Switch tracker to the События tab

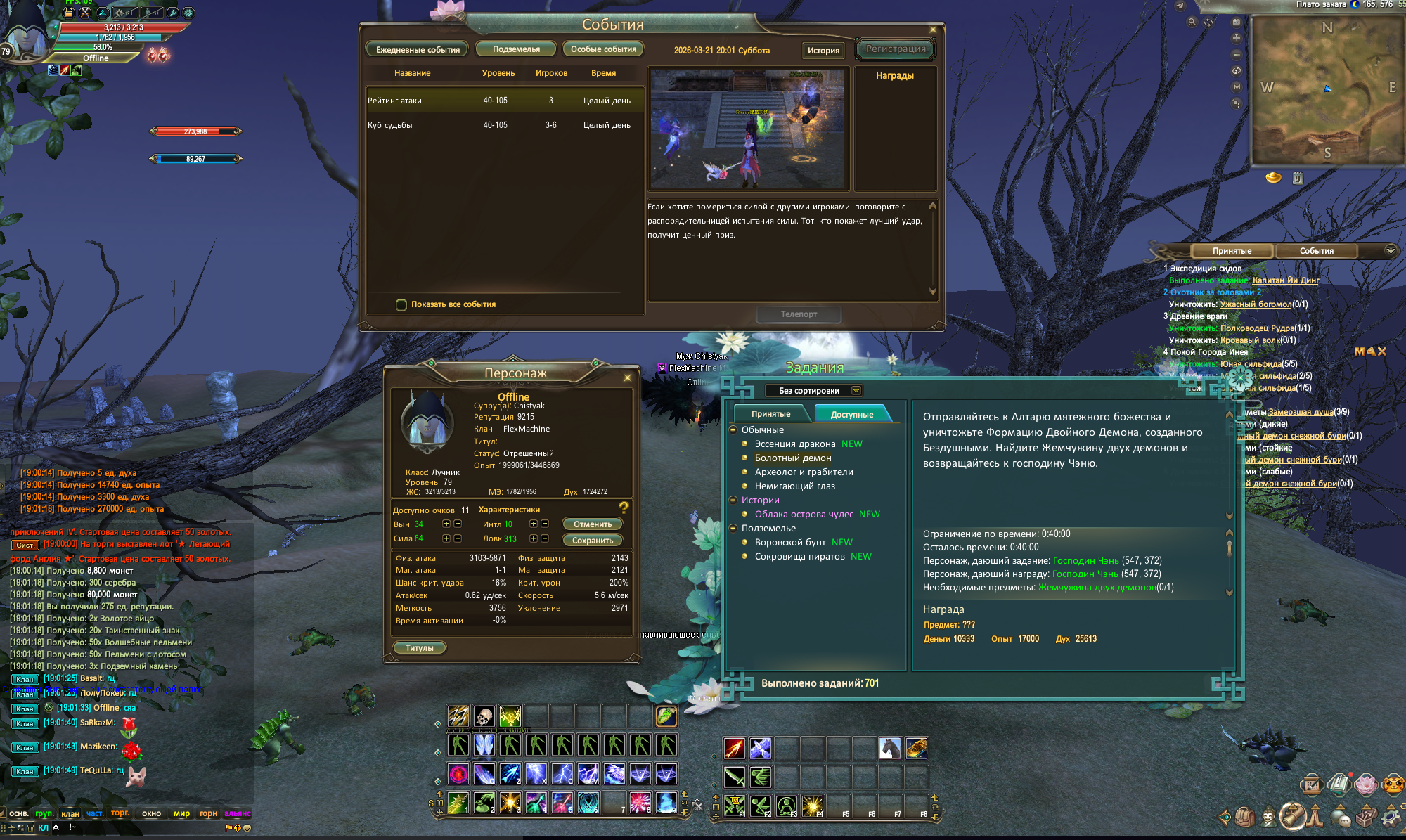(1316, 251)
